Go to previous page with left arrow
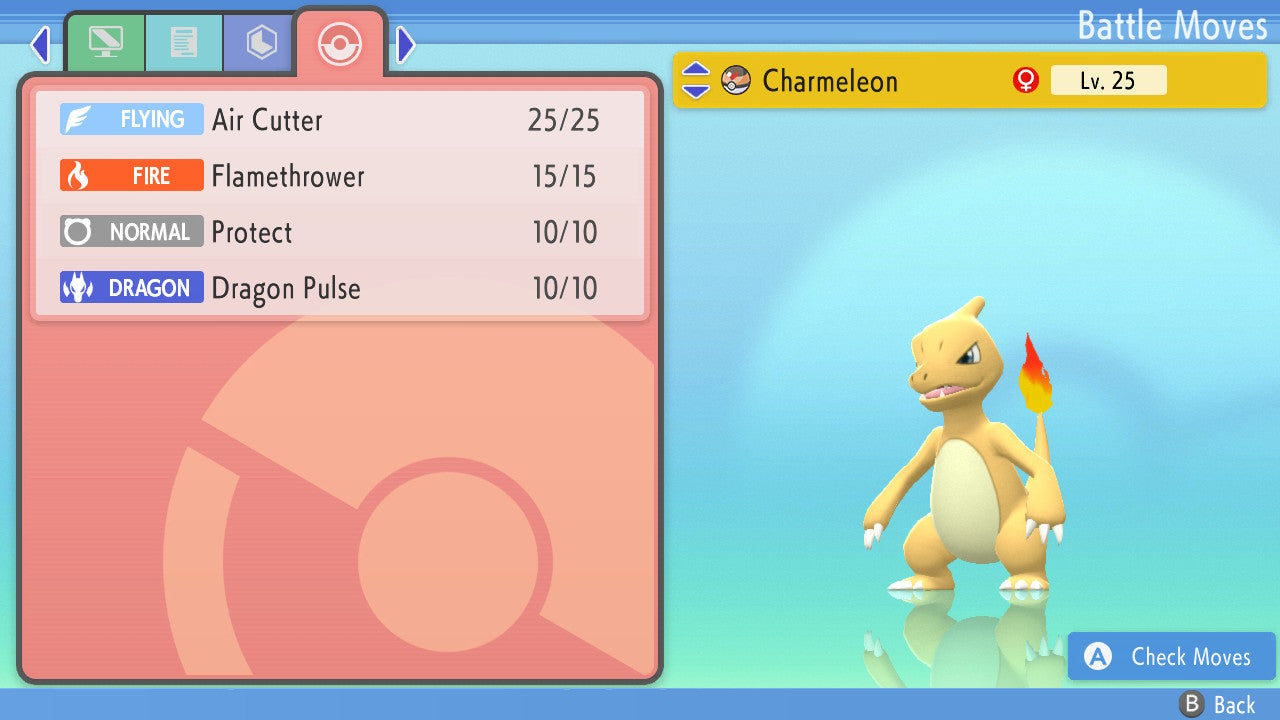This screenshot has width=1280, height=720. point(40,44)
